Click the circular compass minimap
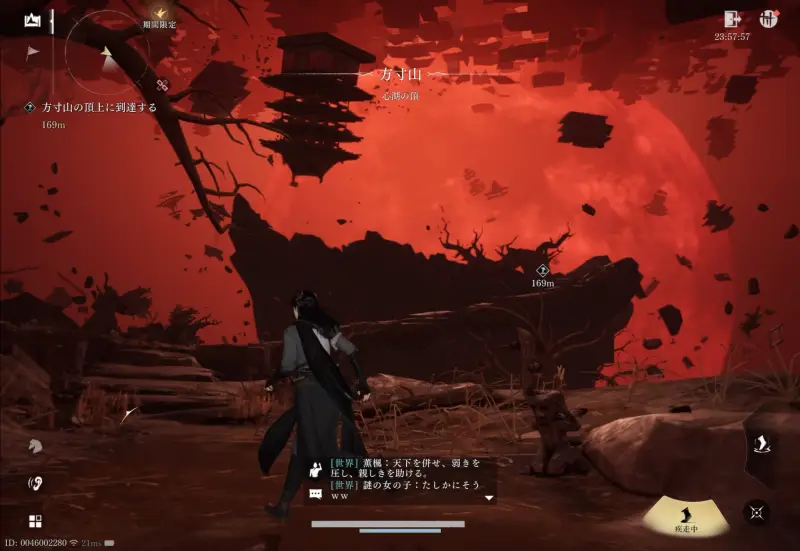 tap(106, 53)
